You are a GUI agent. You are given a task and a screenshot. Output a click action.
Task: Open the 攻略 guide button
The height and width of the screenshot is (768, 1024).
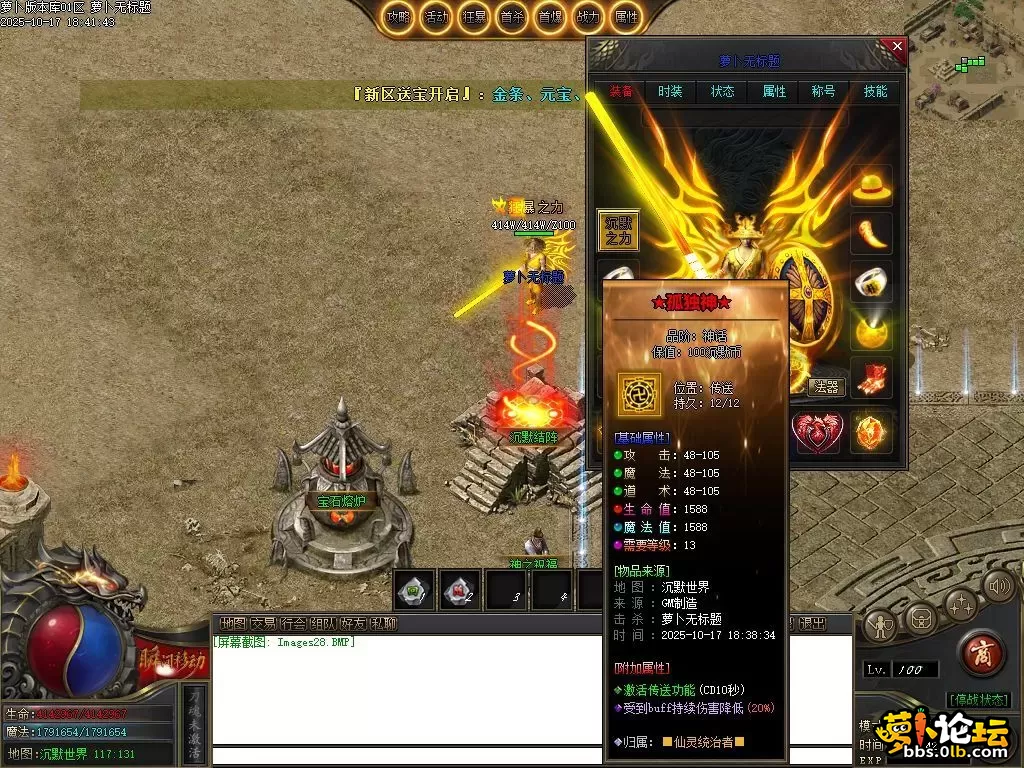[x=399, y=17]
